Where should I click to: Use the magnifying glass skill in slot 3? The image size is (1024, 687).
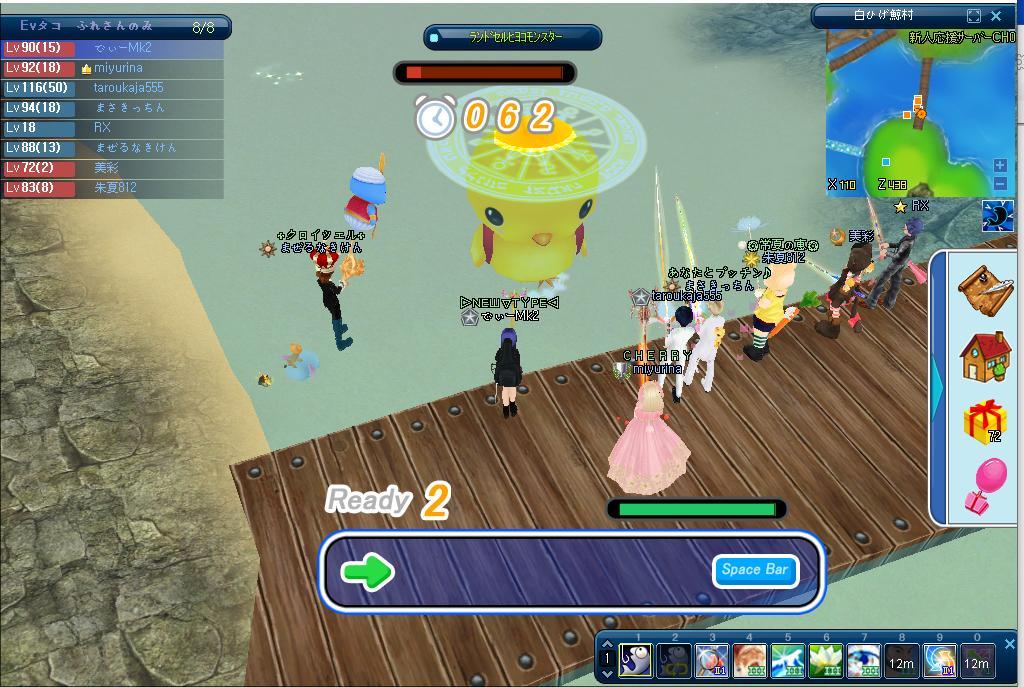[712, 660]
